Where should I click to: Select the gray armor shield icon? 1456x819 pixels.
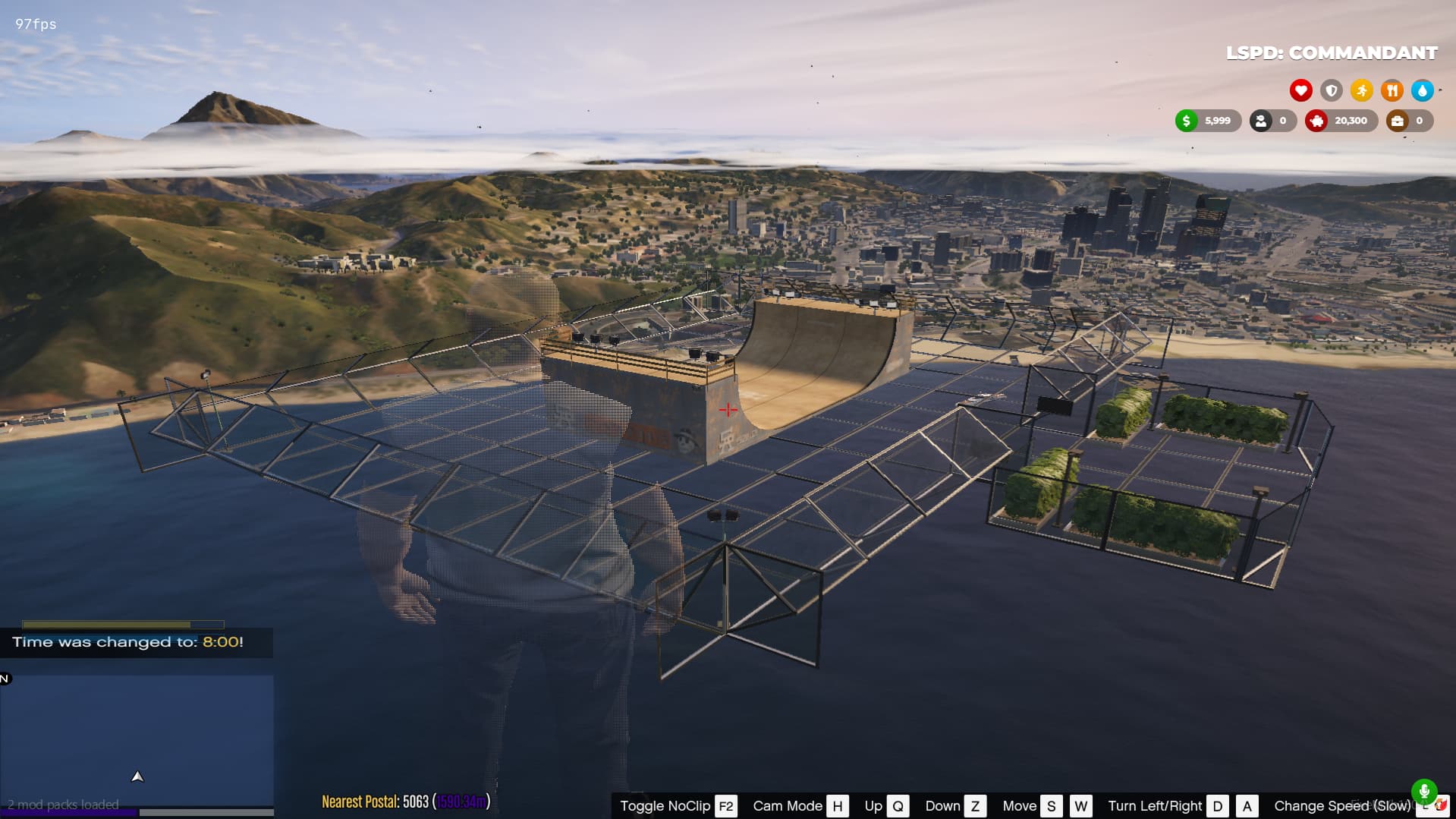1331,90
